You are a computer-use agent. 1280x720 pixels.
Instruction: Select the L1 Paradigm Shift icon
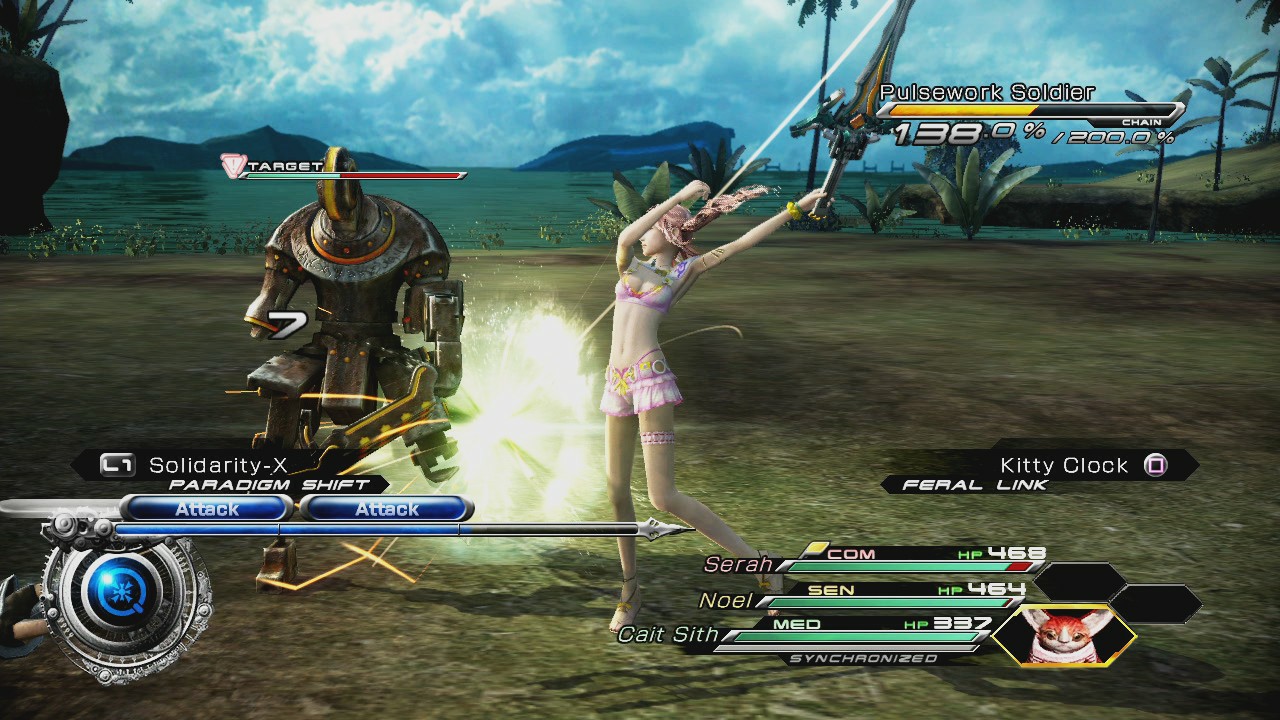(x=120, y=463)
